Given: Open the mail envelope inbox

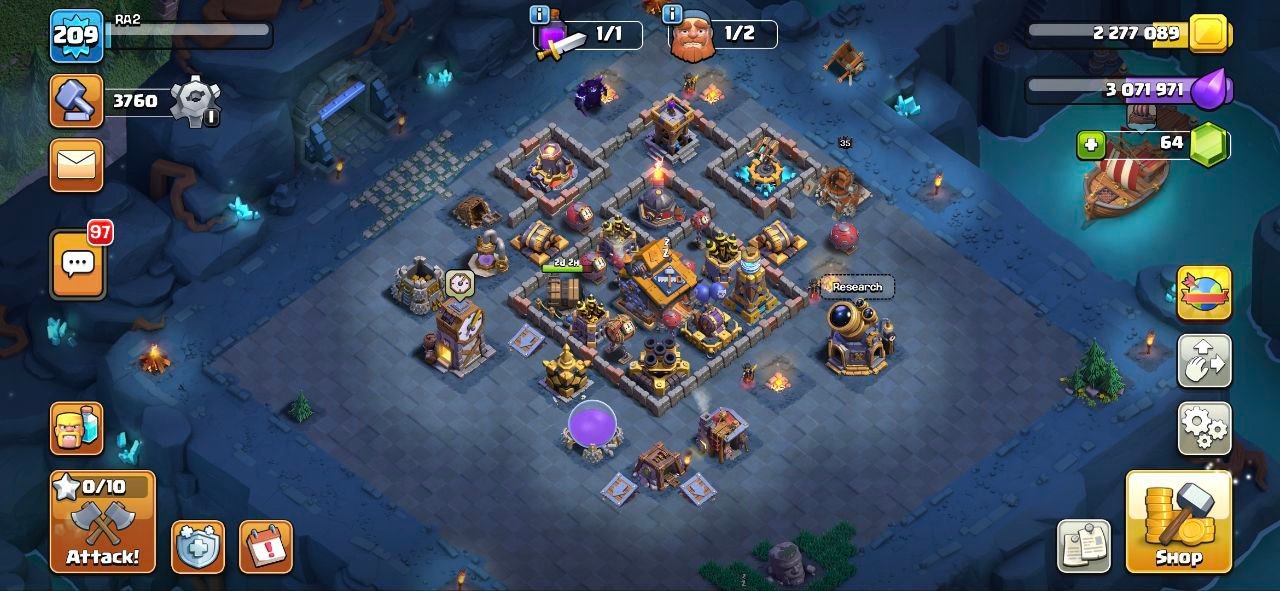Looking at the screenshot, I should pyautogui.click(x=77, y=164).
